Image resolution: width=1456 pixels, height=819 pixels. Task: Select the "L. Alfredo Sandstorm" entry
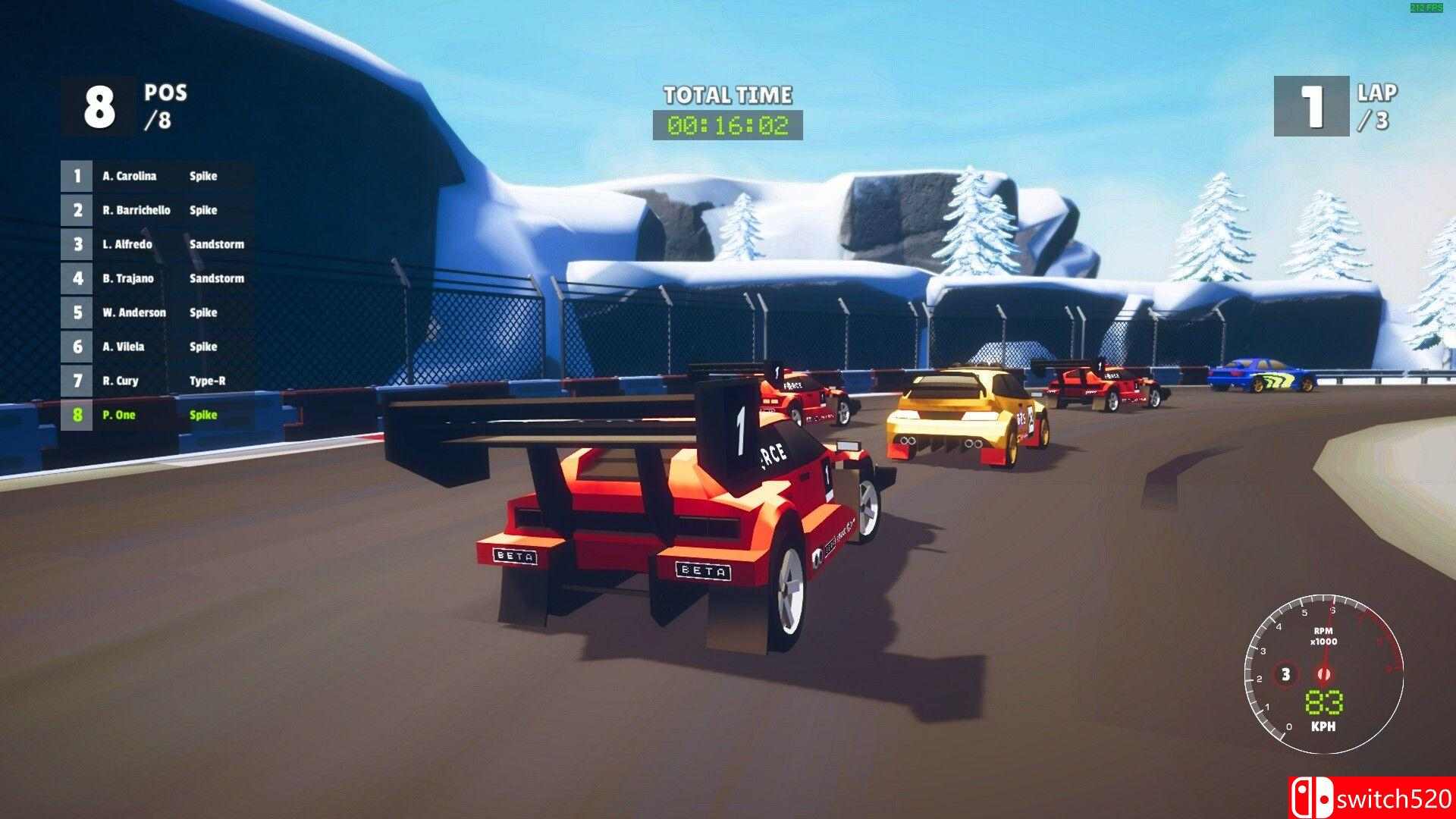click(155, 244)
